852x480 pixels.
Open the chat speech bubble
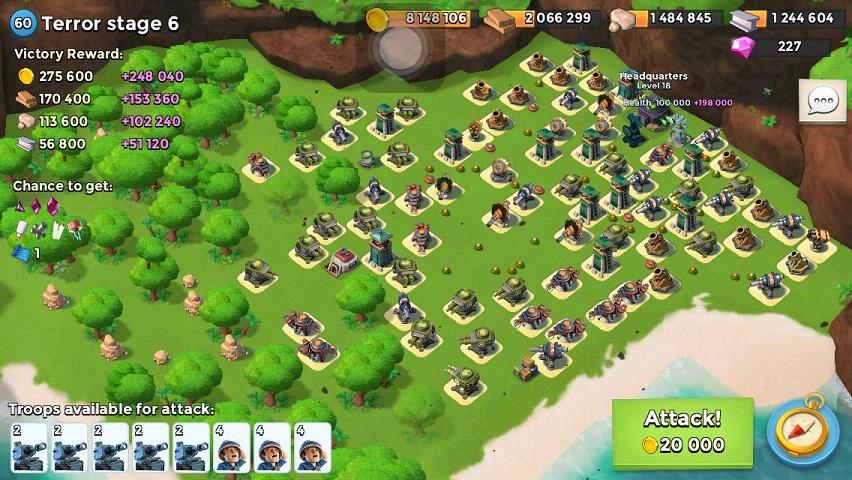pos(823,101)
